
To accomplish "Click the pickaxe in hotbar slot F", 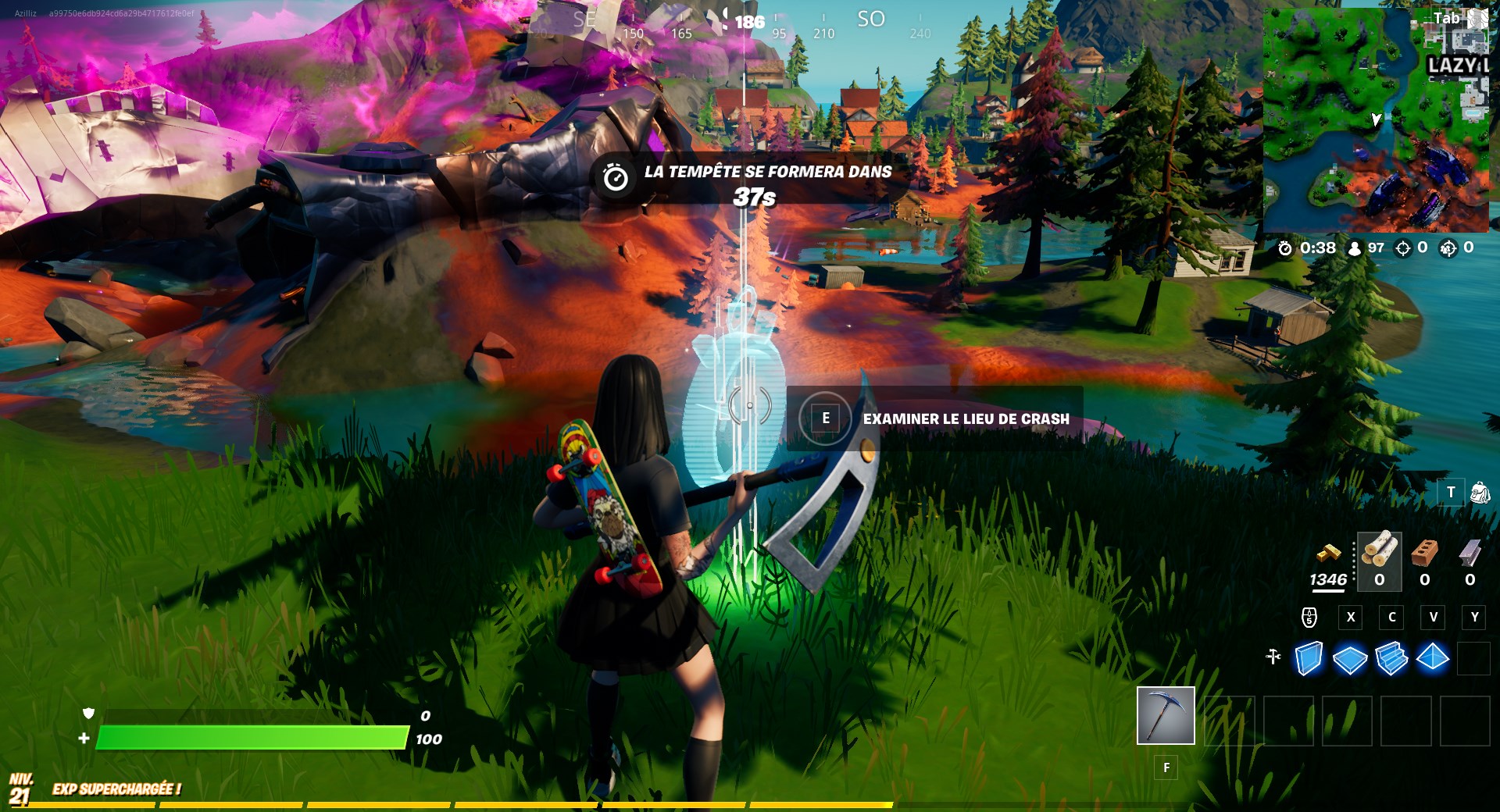I will (1166, 716).
